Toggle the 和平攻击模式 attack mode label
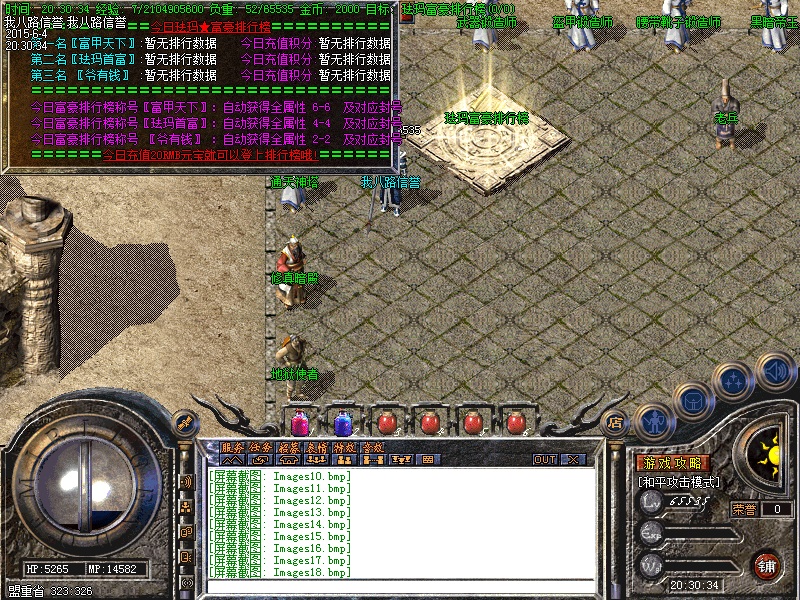The height and width of the screenshot is (600, 800). click(x=680, y=481)
